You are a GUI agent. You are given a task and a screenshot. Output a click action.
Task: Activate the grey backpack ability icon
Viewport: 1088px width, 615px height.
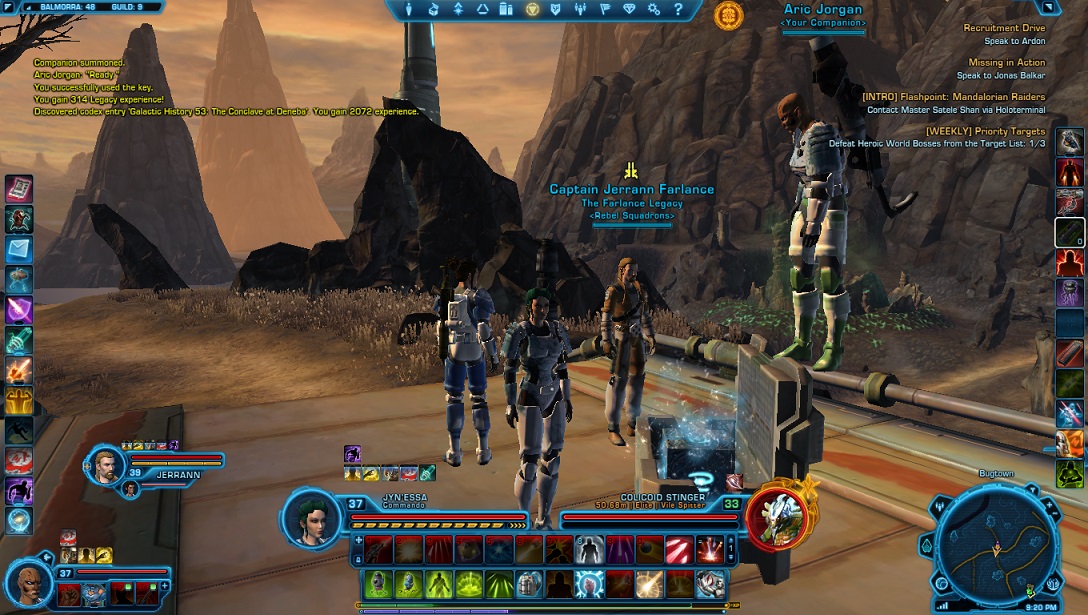point(528,583)
